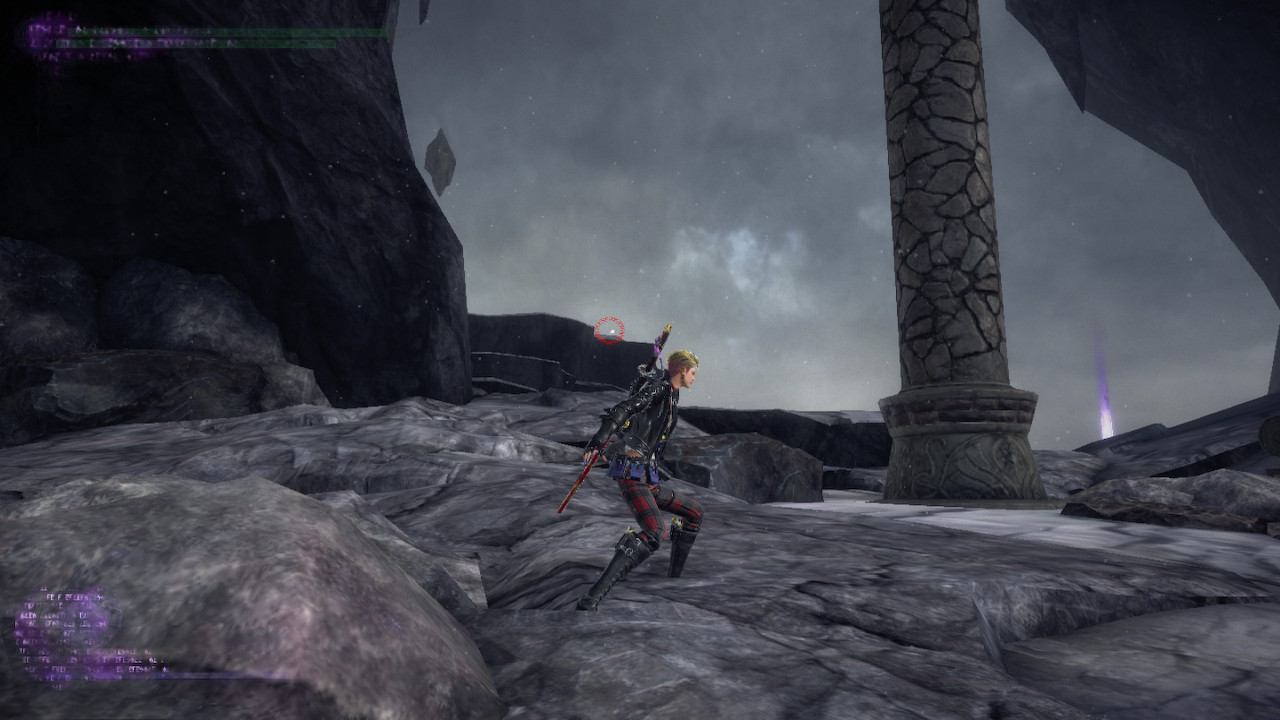
Task: Click the character's sheathed katana hilt
Action: pos(663,335)
